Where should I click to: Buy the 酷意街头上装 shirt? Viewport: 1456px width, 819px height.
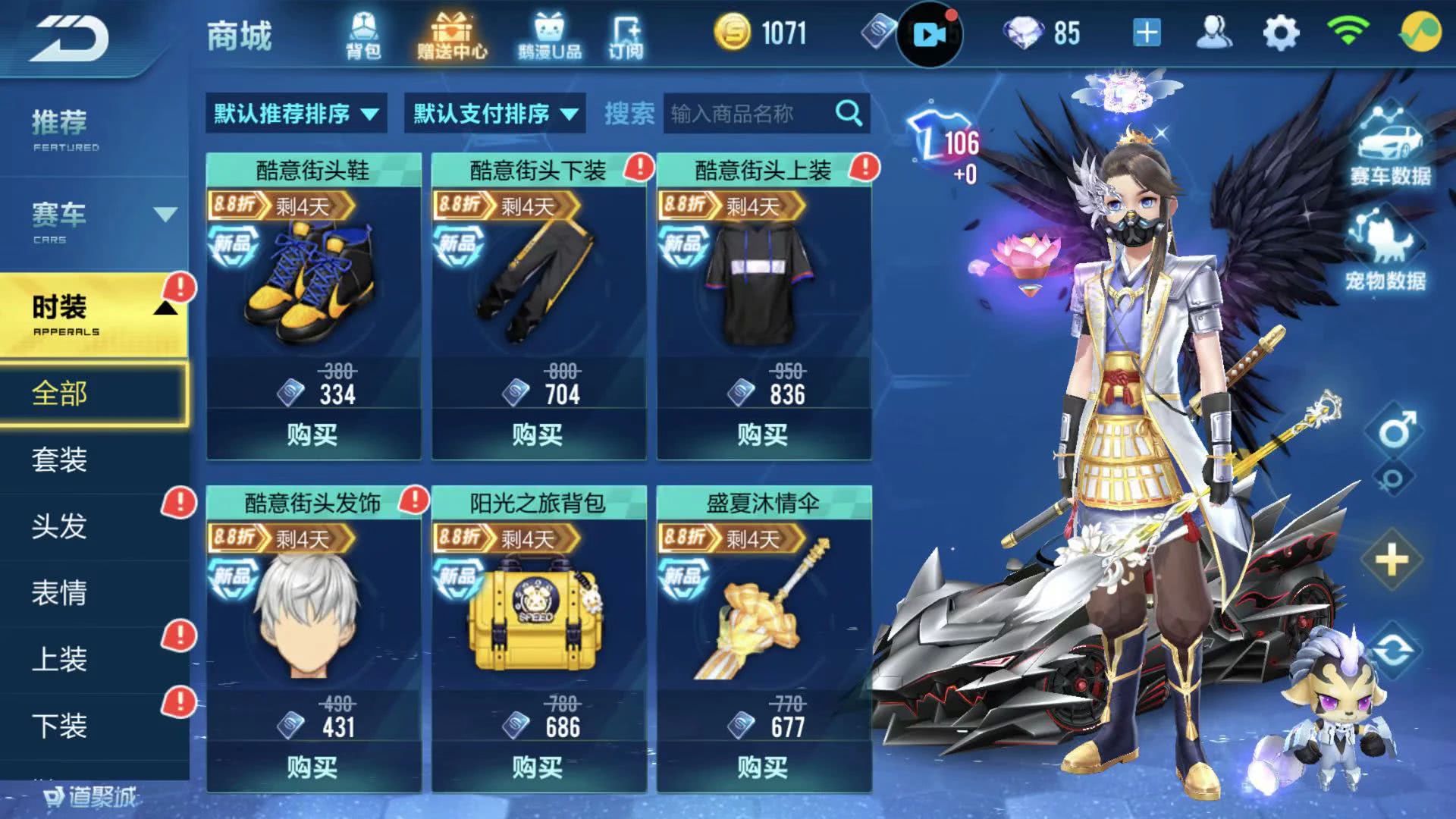coord(763,435)
